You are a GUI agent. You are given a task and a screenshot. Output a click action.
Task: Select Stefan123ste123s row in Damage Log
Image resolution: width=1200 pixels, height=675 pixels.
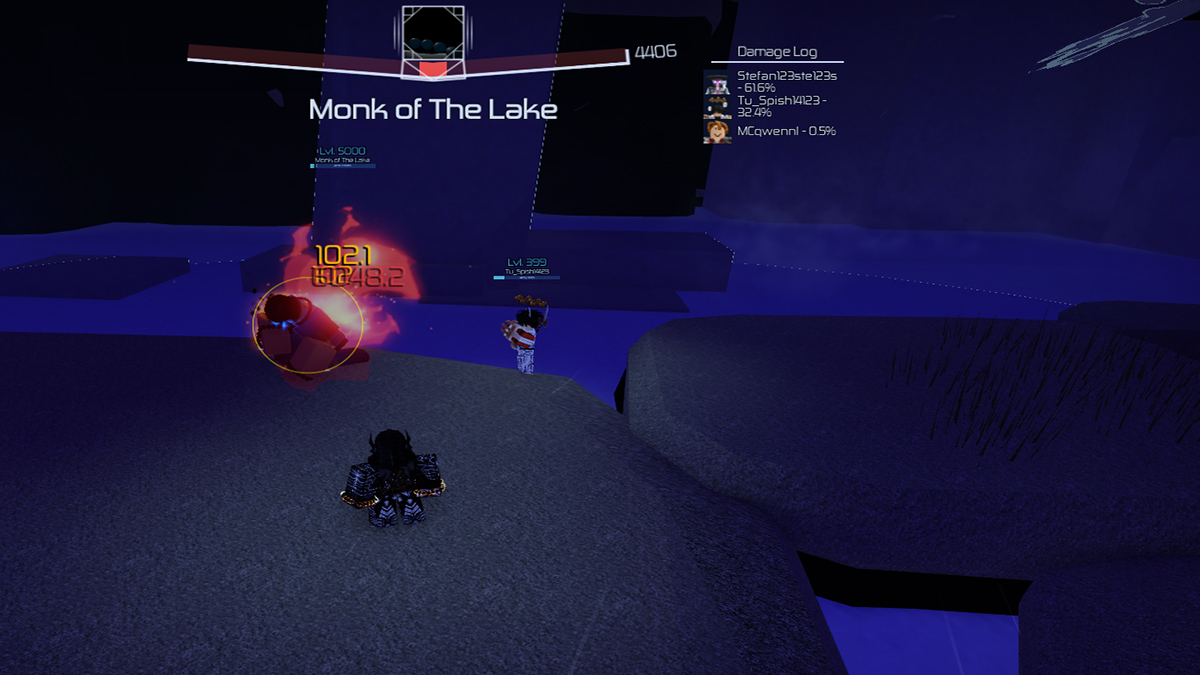click(772, 82)
